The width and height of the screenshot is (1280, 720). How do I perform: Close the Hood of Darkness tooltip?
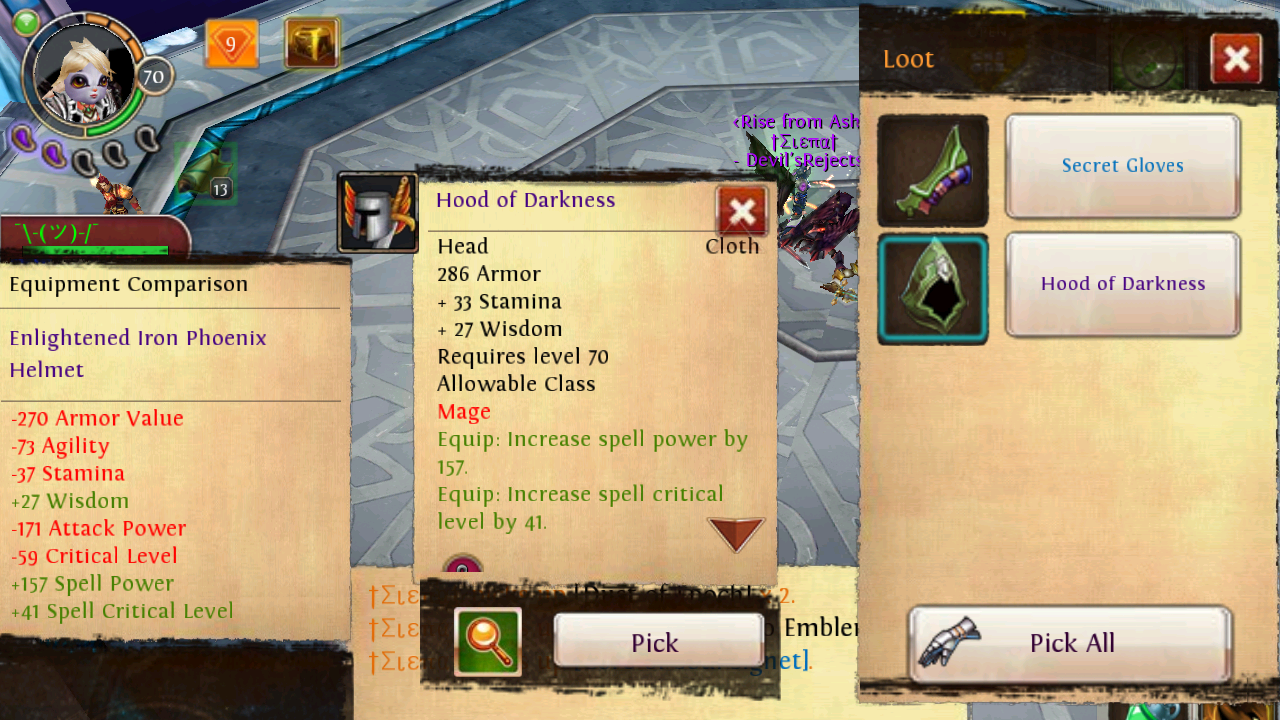[741, 211]
